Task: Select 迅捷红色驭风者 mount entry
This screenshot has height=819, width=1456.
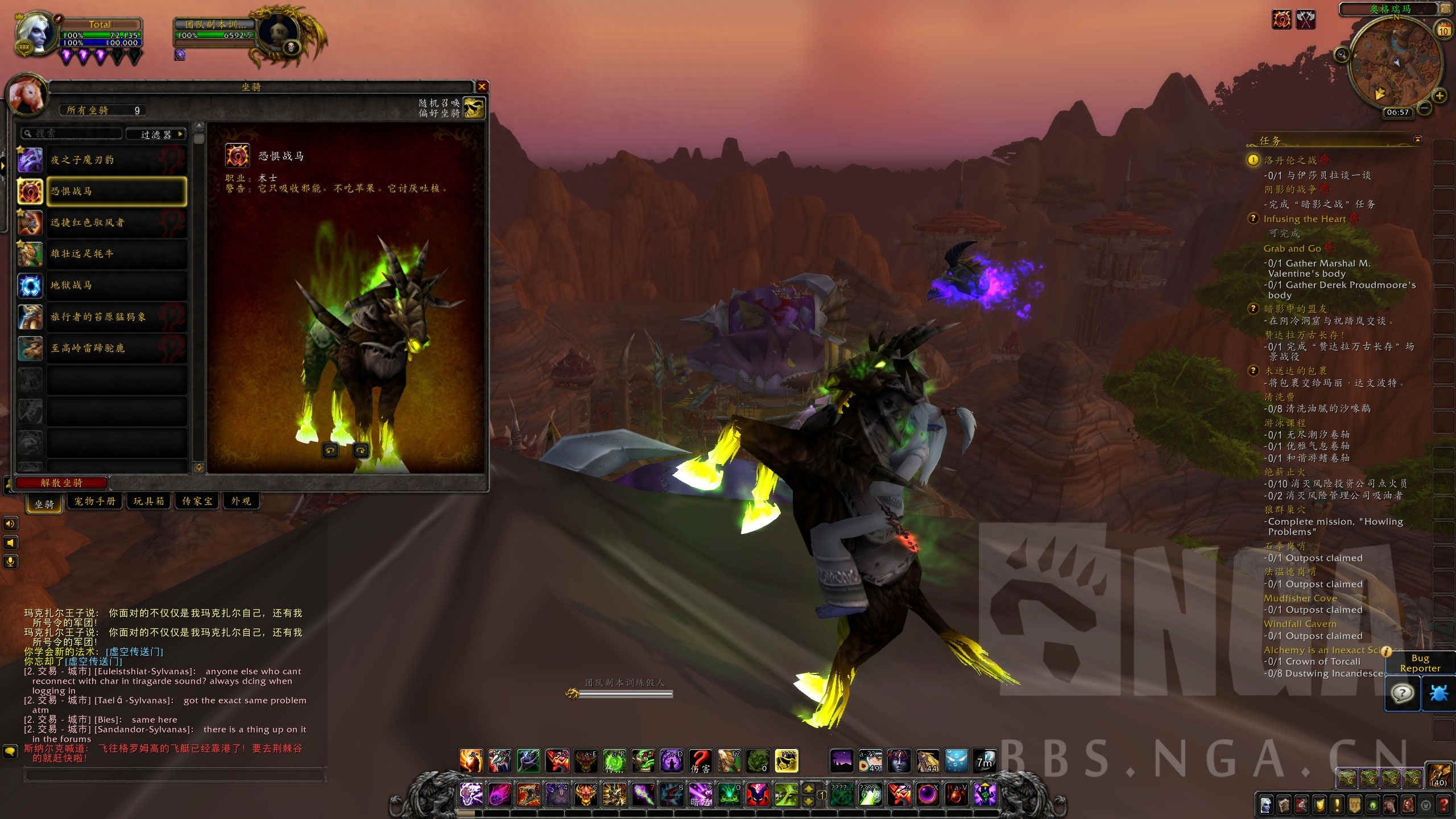Action: coord(117,222)
